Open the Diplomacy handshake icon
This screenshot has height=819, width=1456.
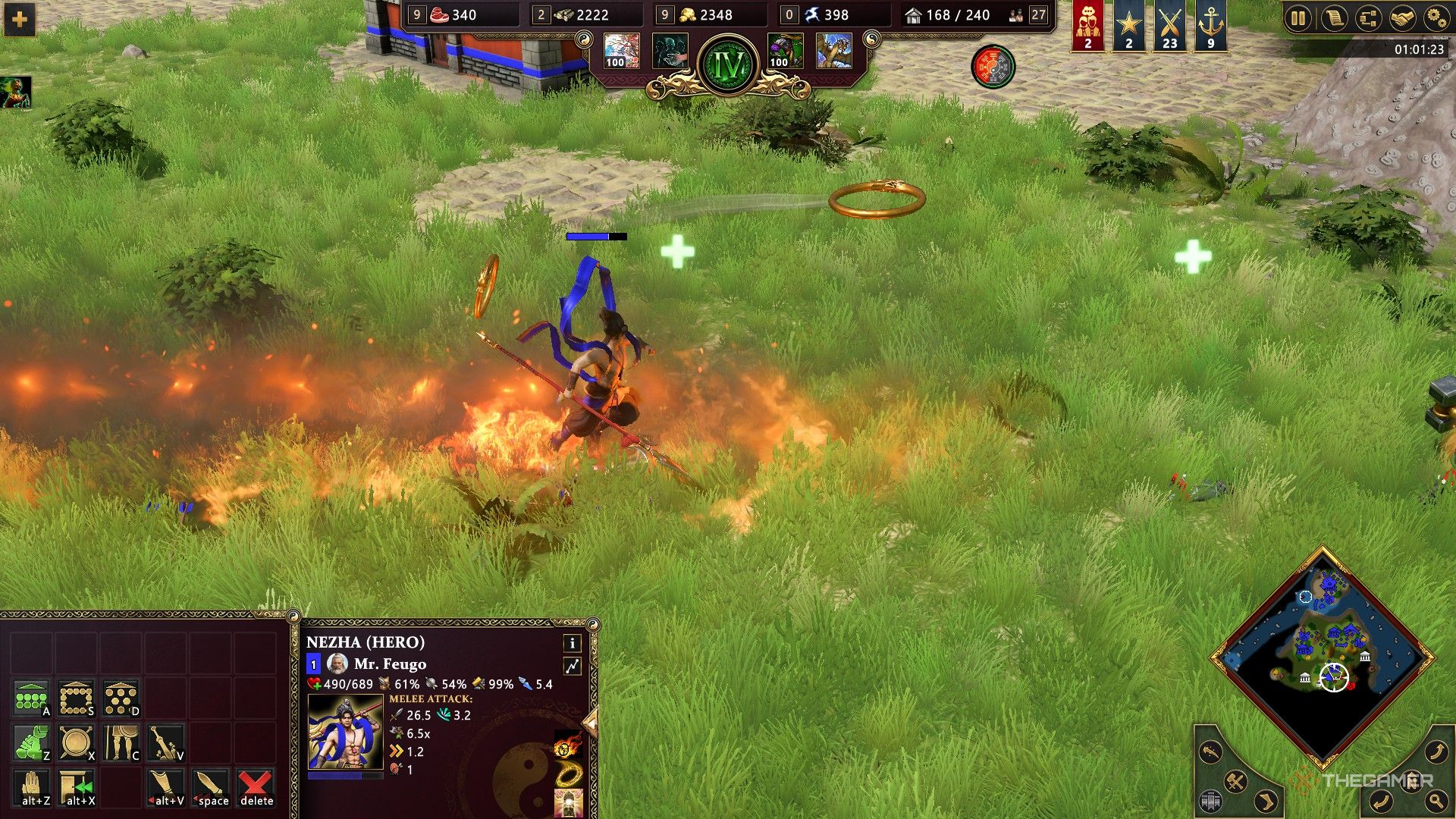(x=1402, y=17)
